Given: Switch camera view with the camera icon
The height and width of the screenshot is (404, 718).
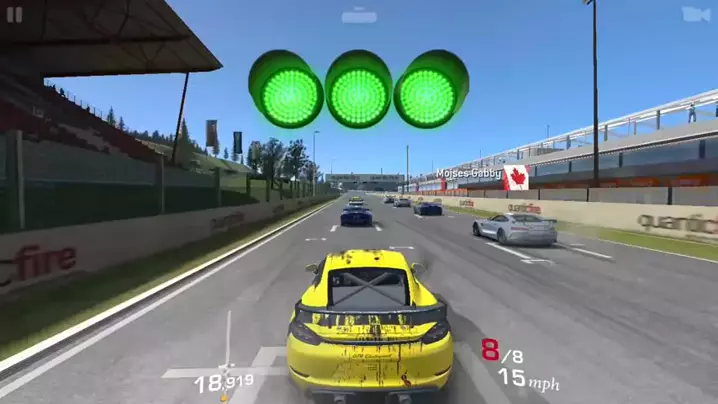Looking at the screenshot, I should (694, 14).
